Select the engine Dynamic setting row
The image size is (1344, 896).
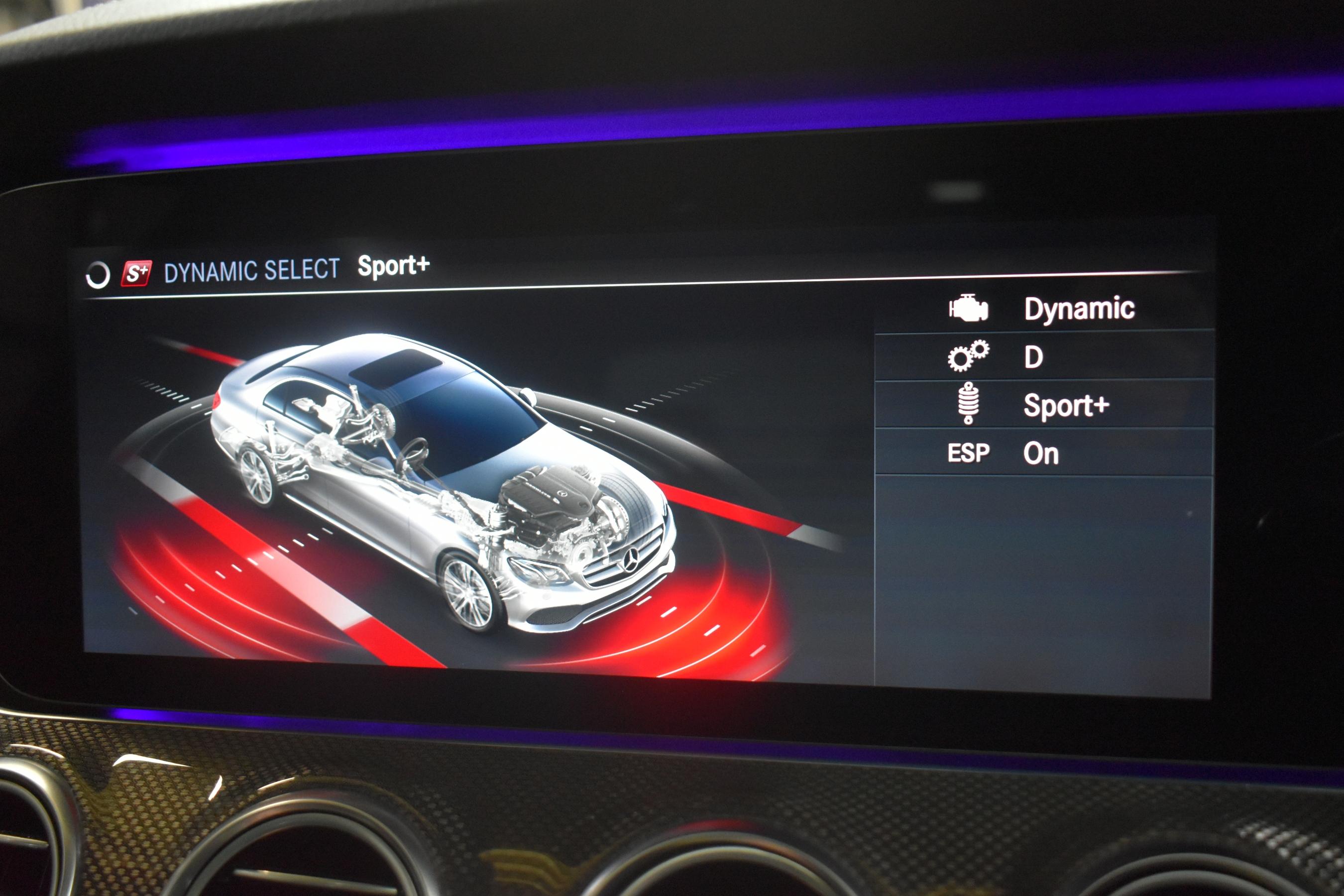tap(1043, 309)
